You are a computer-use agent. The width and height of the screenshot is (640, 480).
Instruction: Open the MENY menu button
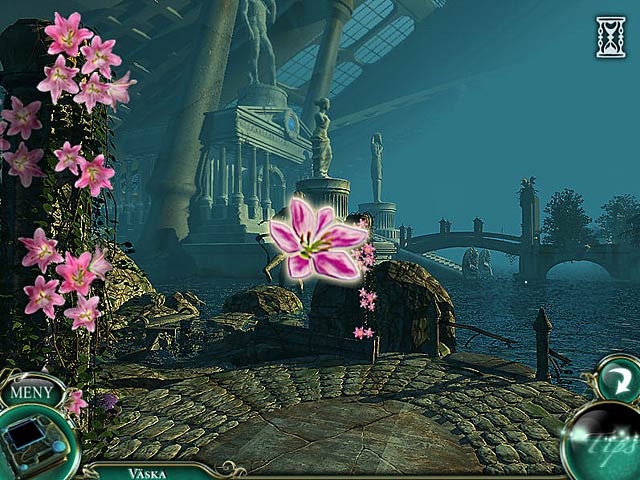pyautogui.click(x=33, y=391)
